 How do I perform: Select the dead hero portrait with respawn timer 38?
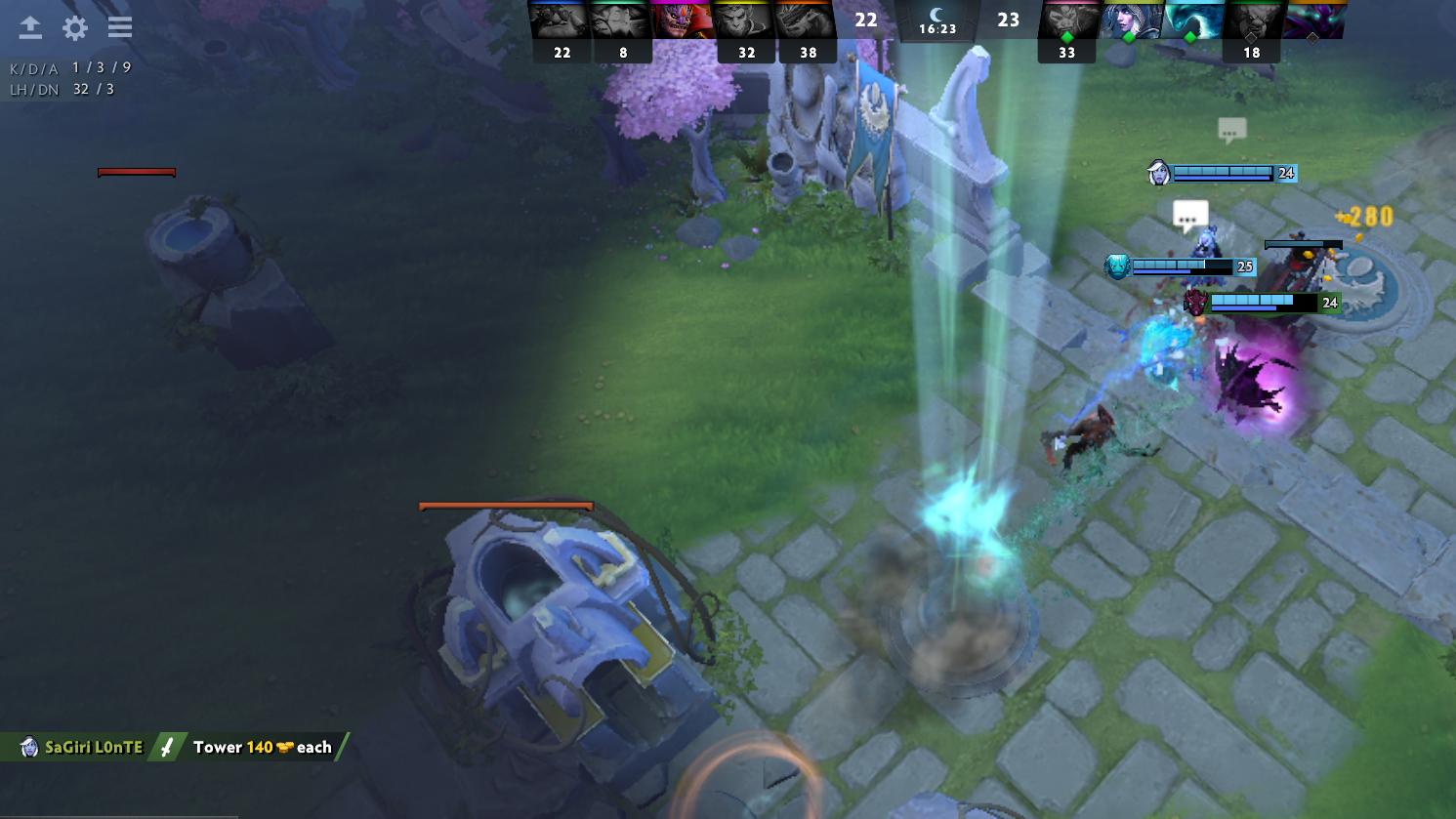pos(806,20)
